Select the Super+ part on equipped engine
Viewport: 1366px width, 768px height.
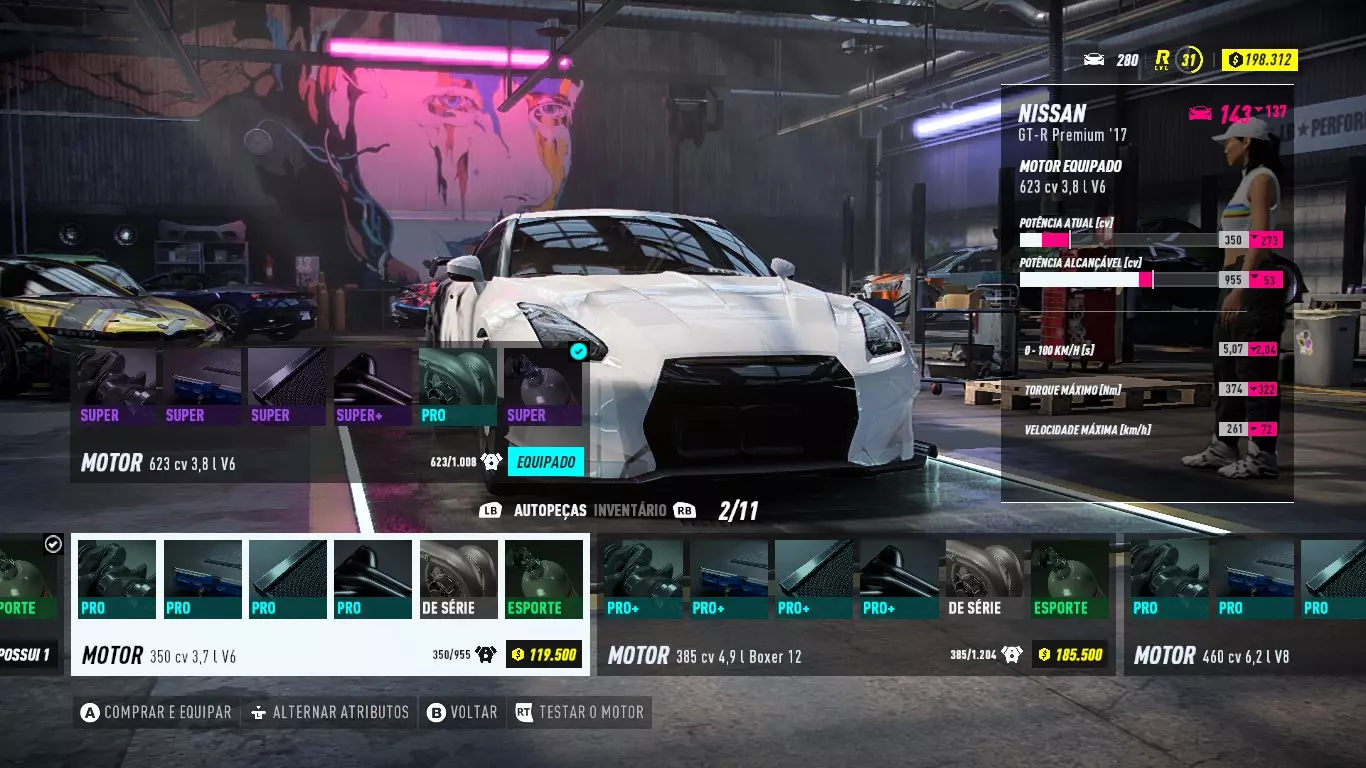click(x=372, y=387)
